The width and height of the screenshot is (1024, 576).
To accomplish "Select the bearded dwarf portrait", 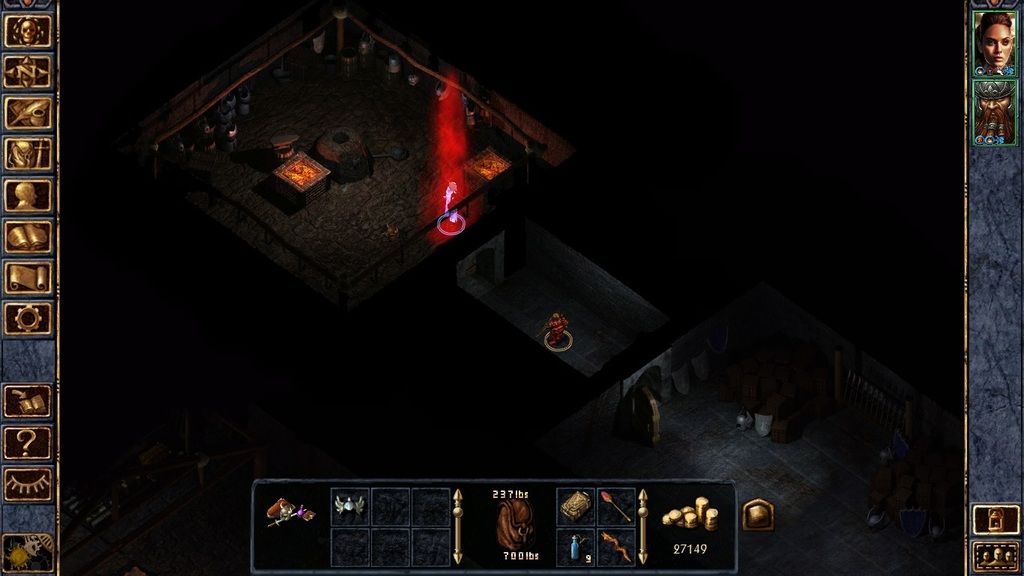I will tap(994, 112).
